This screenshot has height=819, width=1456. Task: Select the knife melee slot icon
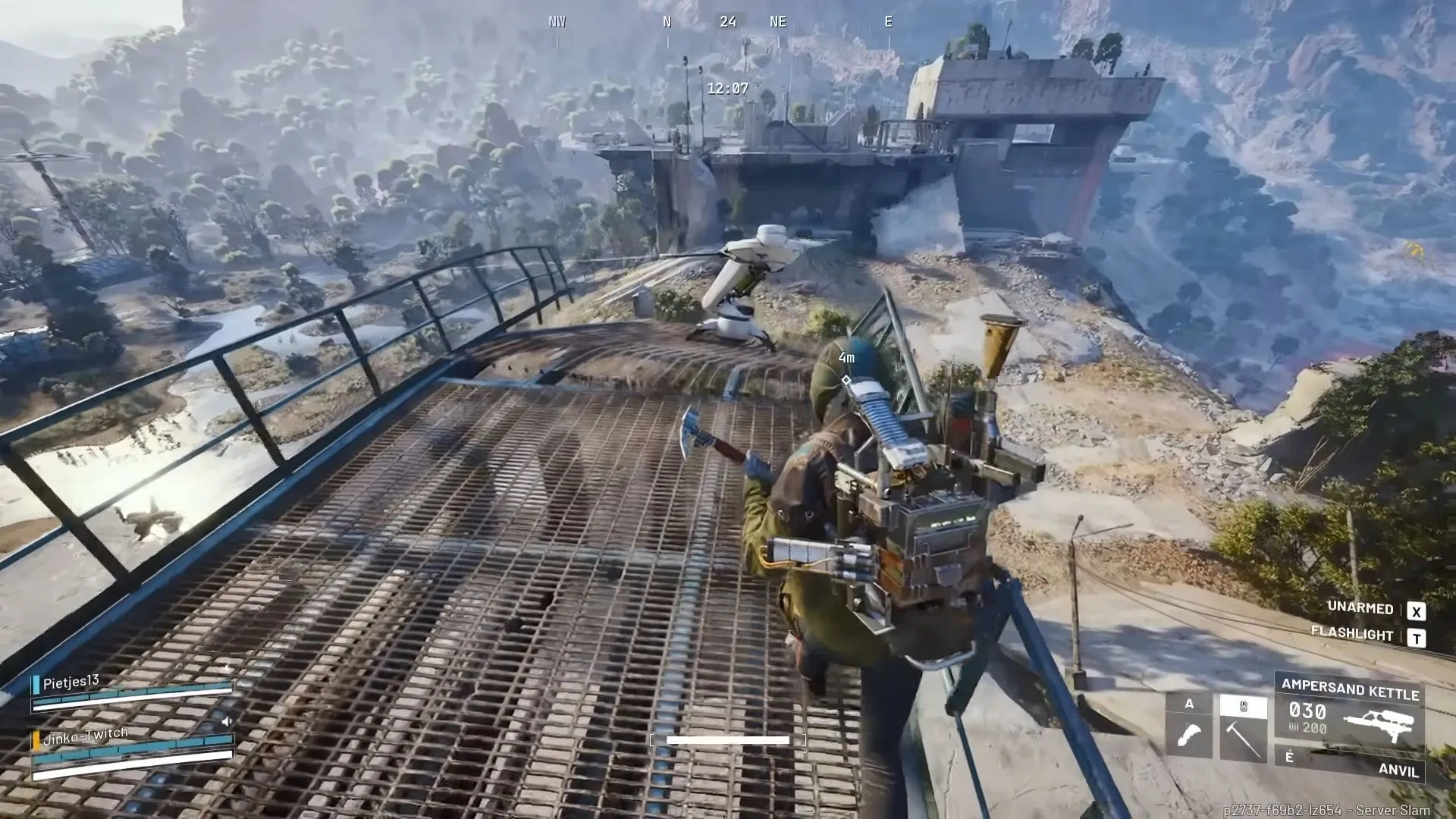click(1189, 733)
